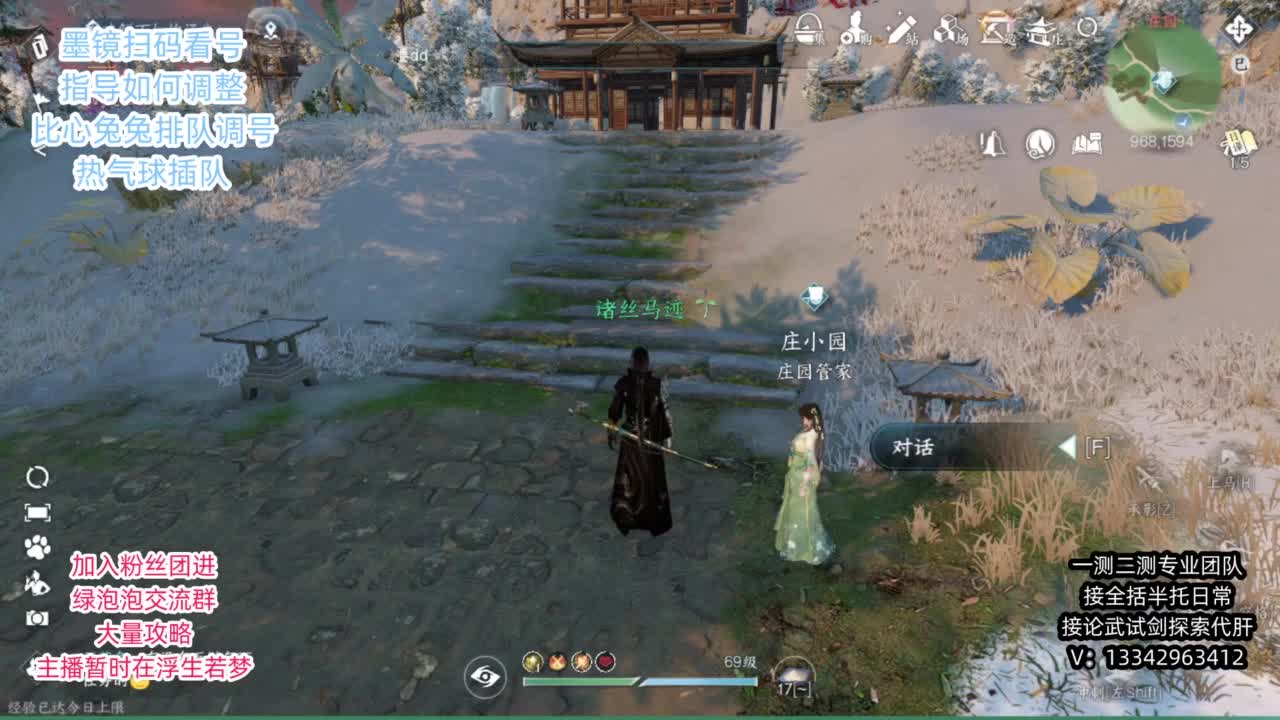Open the journal book icon near coordinates

coord(1086,142)
